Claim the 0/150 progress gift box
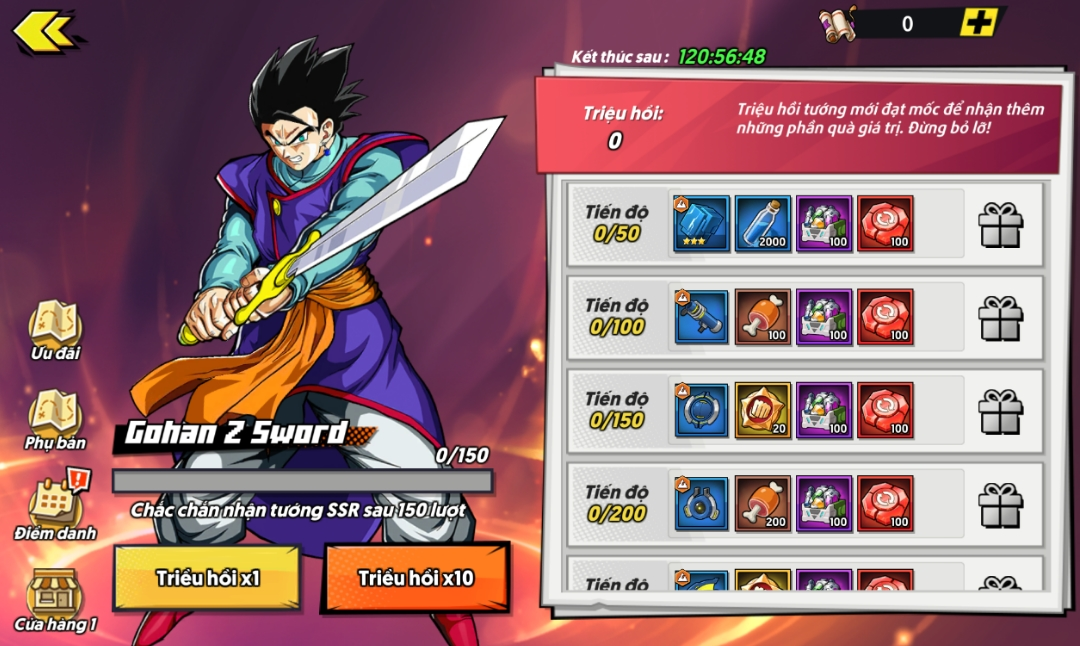 pos(1000,411)
